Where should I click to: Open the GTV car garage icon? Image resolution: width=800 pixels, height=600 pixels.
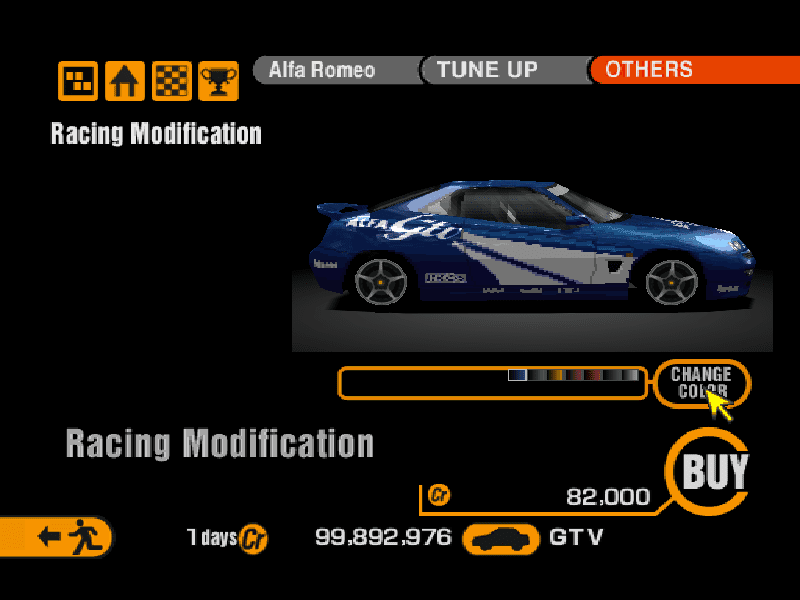pyautogui.click(x=500, y=538)
